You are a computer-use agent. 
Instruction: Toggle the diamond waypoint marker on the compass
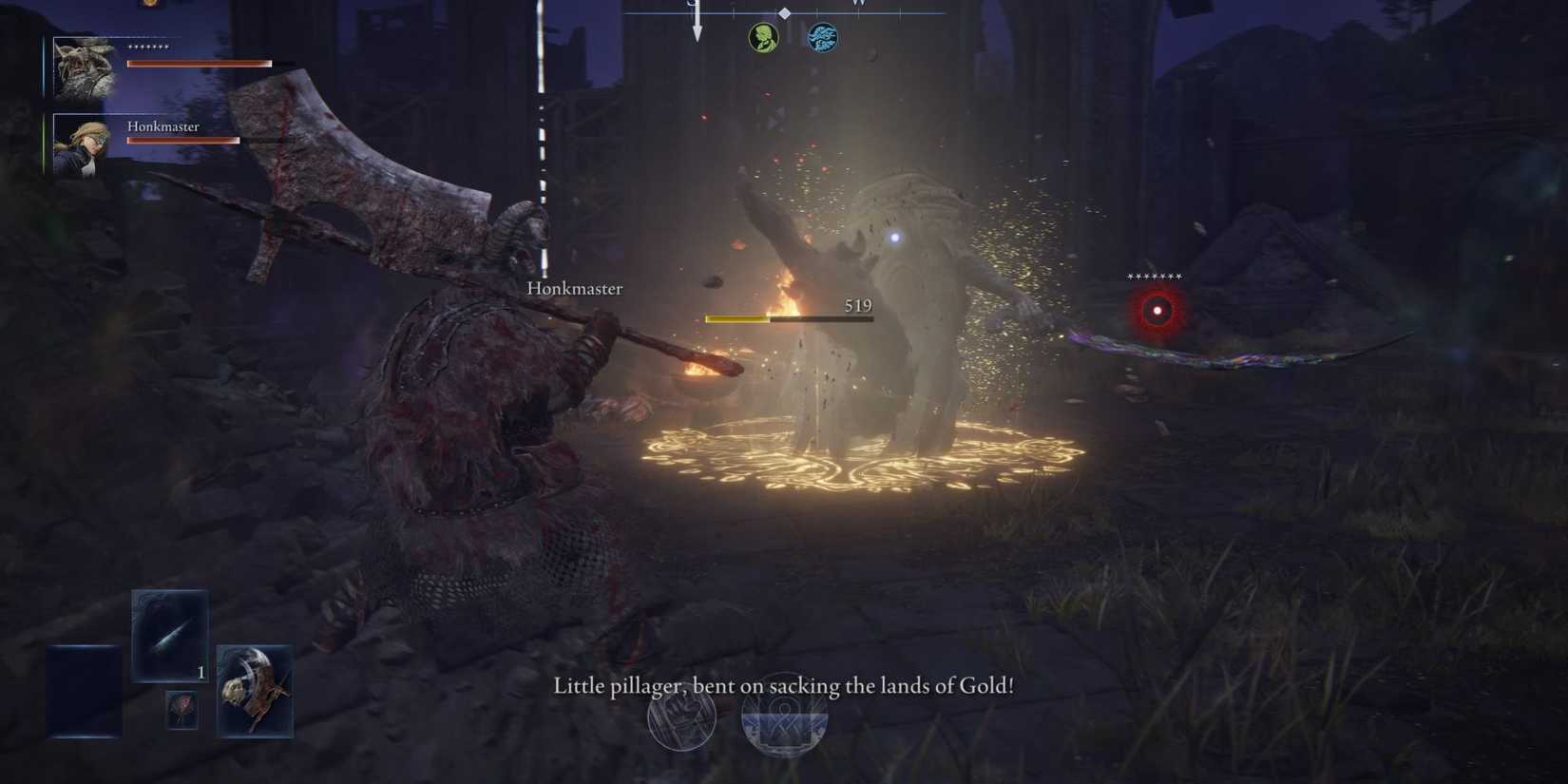tap(785, 13)
